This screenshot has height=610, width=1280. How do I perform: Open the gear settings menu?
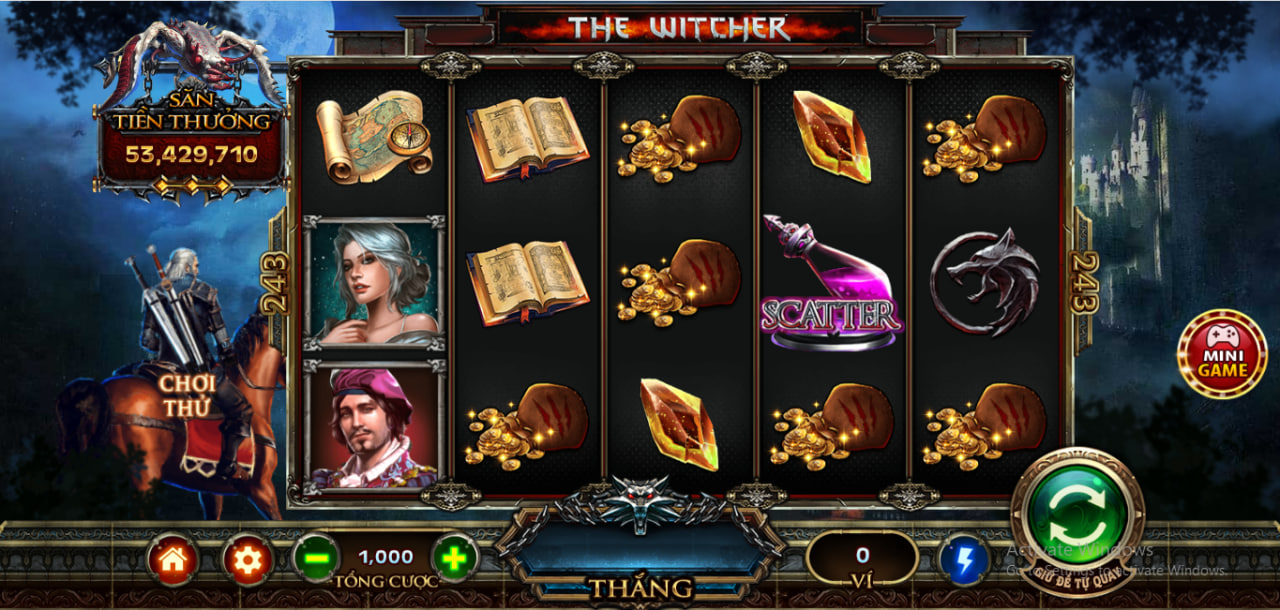[x=247, y=560]
